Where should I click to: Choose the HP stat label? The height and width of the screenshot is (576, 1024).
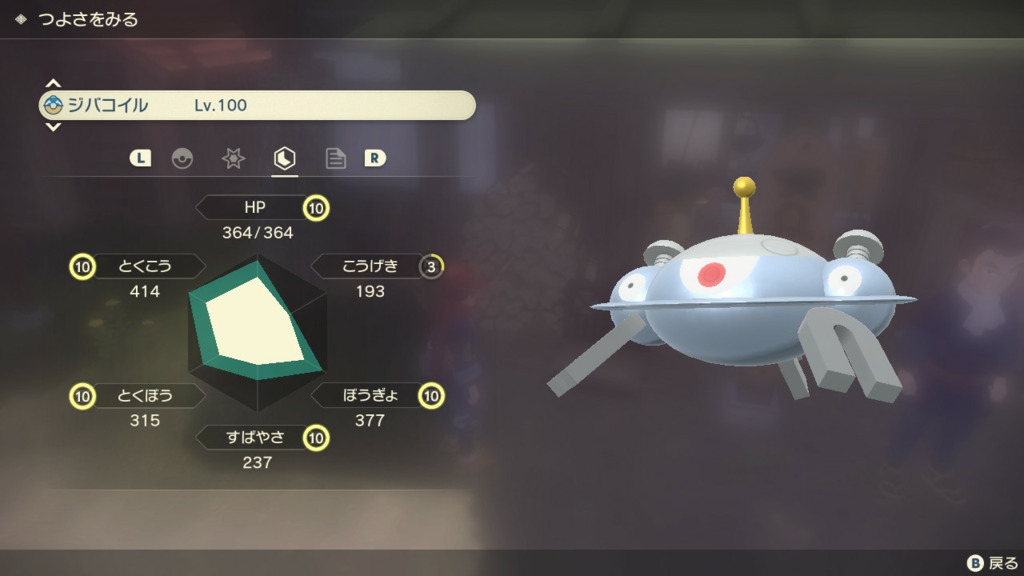click(254, 207)
